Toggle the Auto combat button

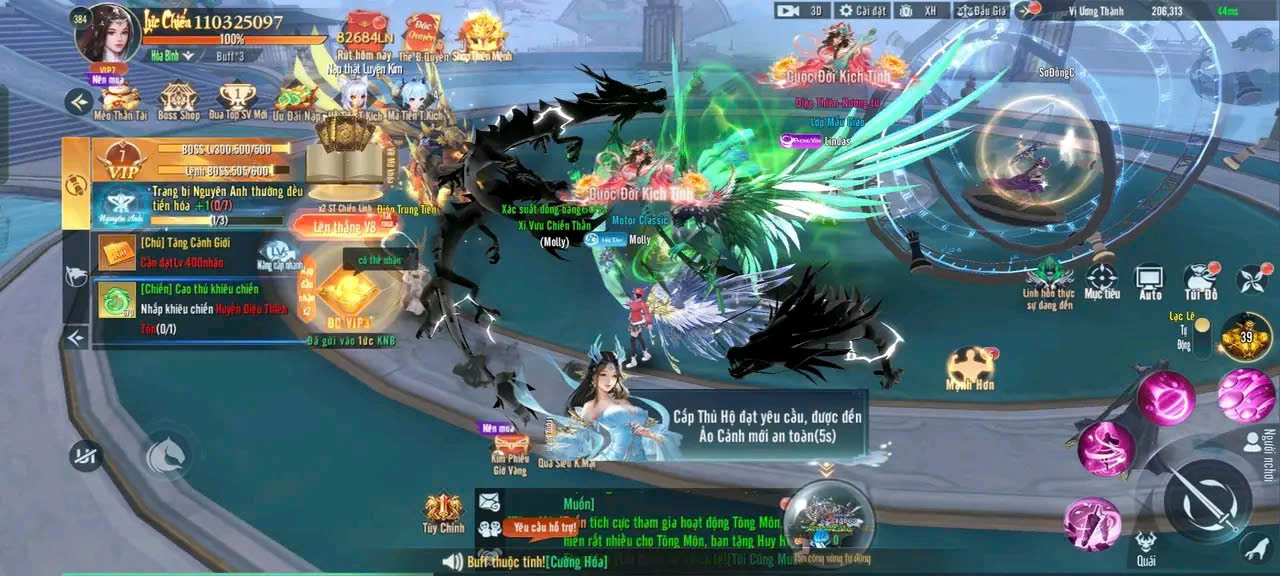click(1150, 280)
